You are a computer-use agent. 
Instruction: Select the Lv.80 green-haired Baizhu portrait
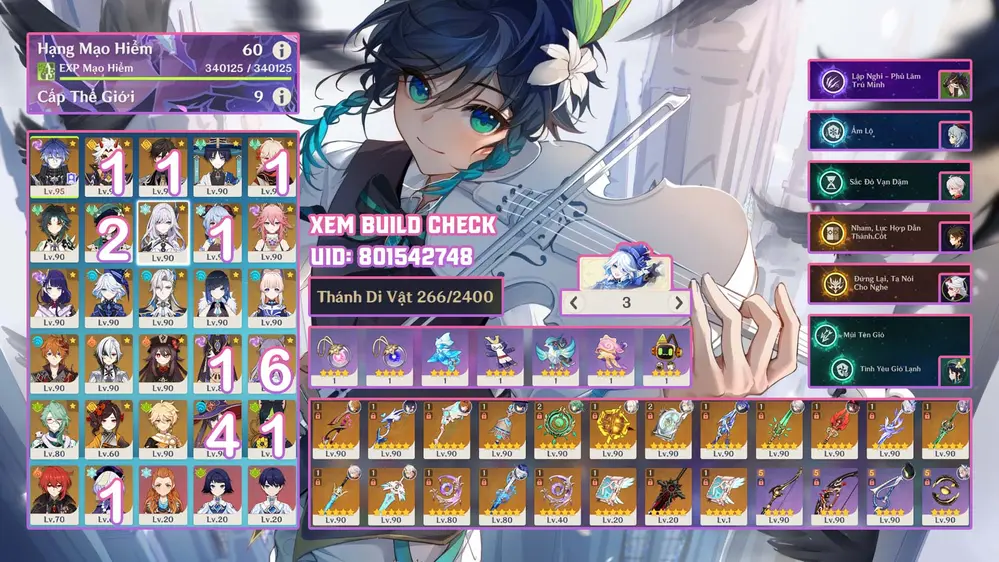click(57, 427)
